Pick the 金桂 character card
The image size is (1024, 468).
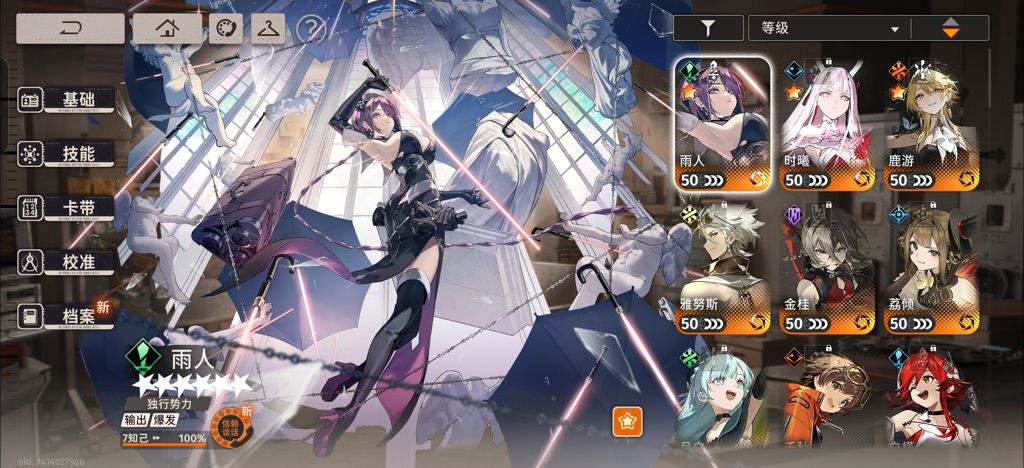(826, 268)
